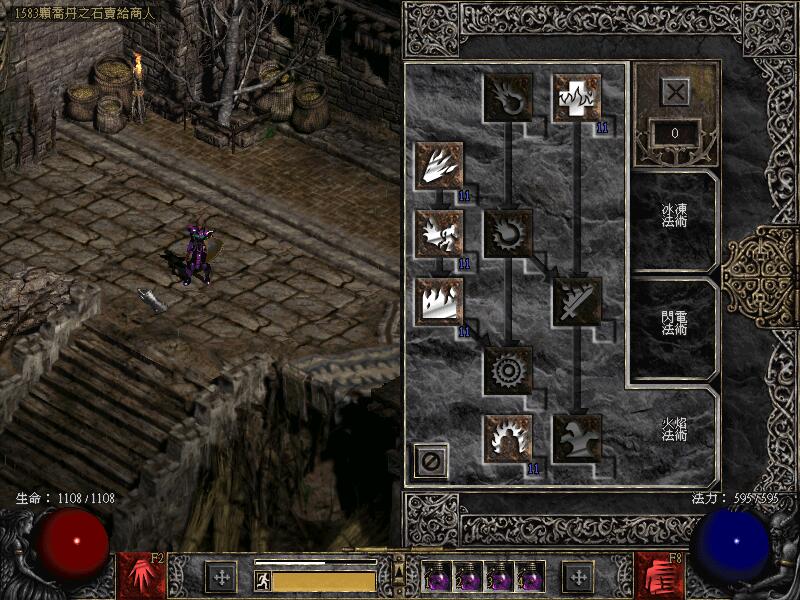Close the skill tree panel
The height and width of the screenshot is (600, 800).
(x=677, y=92)
